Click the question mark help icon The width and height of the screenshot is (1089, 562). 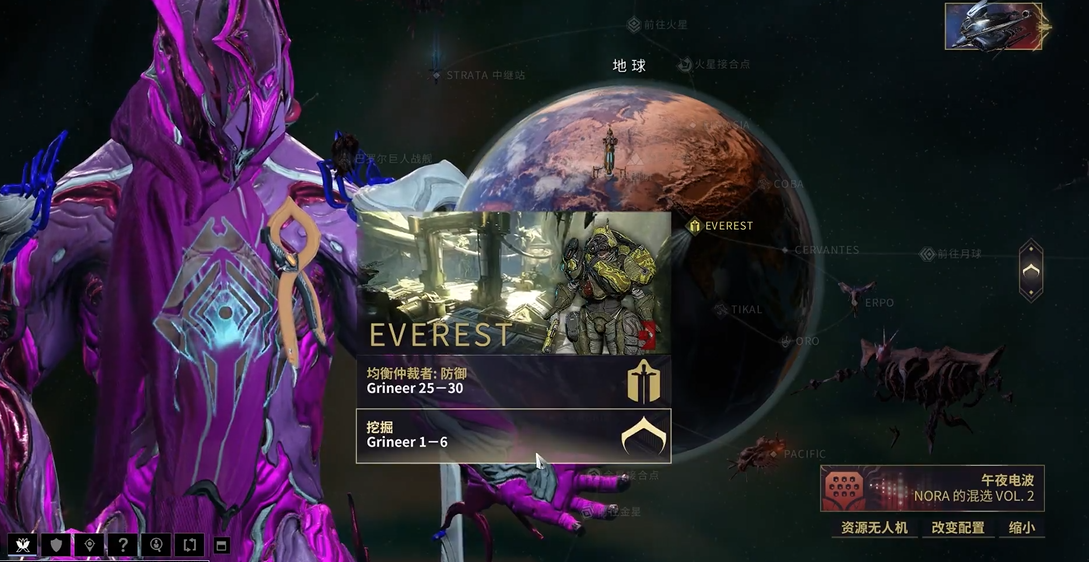(x=122, y=545)
